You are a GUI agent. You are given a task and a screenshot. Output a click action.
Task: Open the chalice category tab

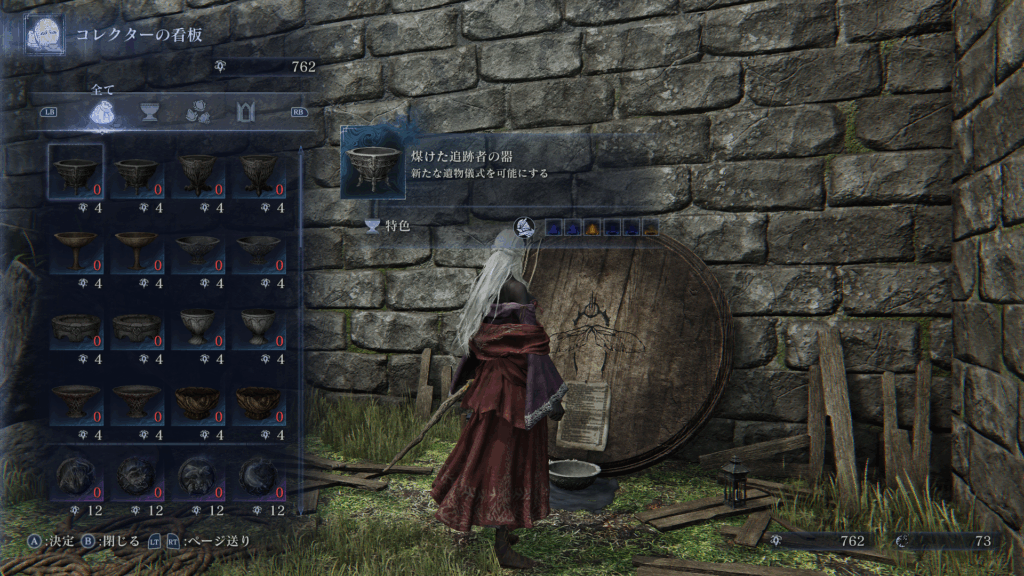150,112
